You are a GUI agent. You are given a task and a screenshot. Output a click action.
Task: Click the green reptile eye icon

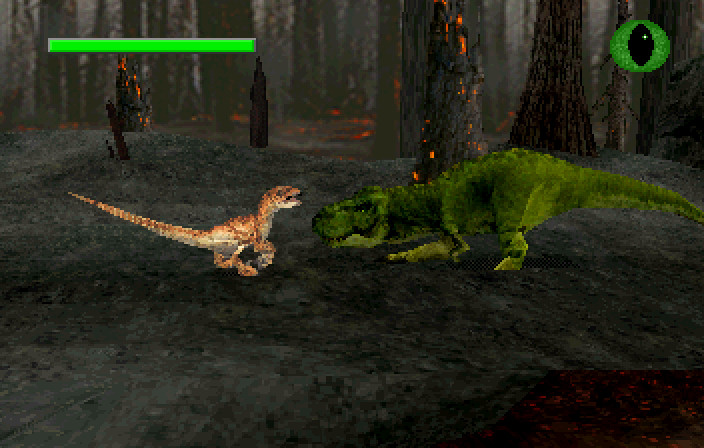(x=640, y=45)
